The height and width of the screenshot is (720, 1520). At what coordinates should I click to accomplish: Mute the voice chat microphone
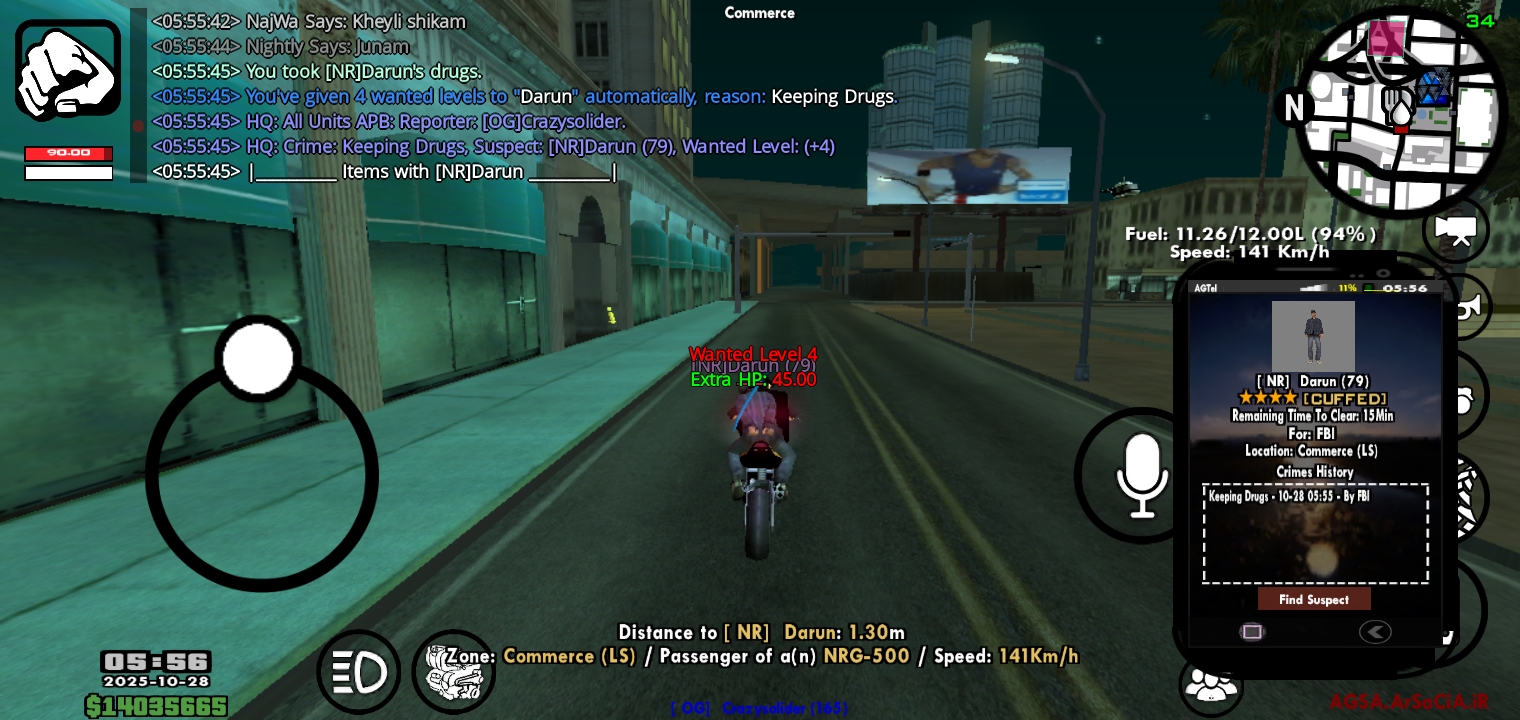(1142, 476)
